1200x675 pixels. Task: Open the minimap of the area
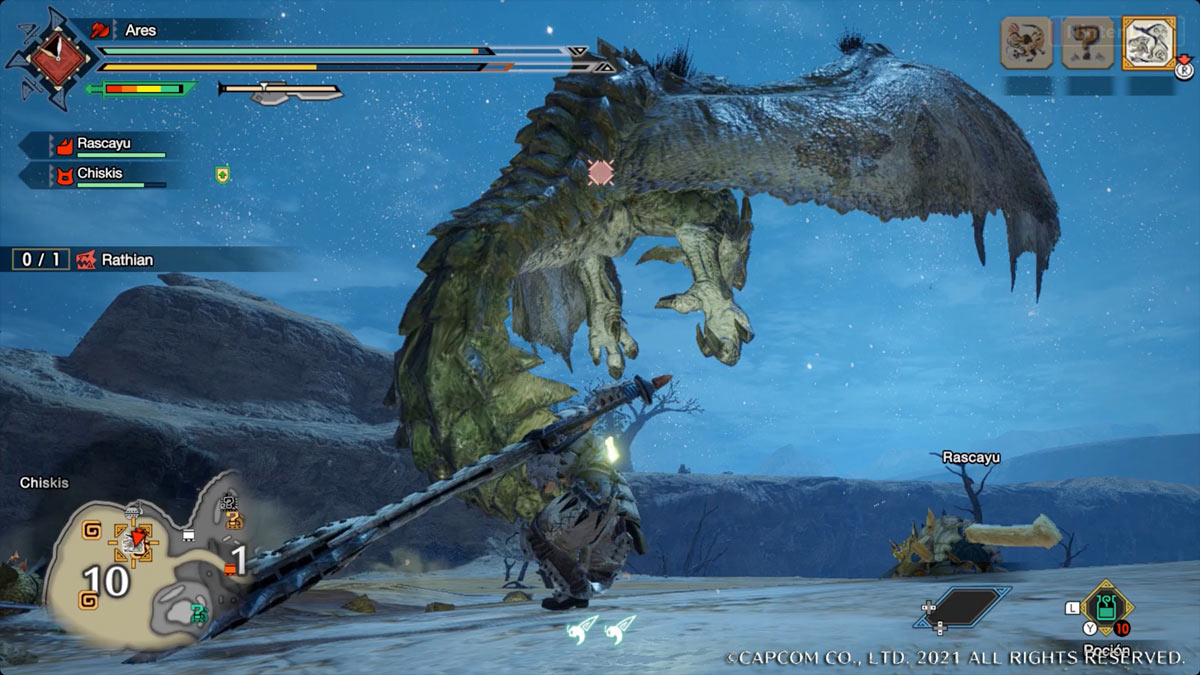click(150, 560)
